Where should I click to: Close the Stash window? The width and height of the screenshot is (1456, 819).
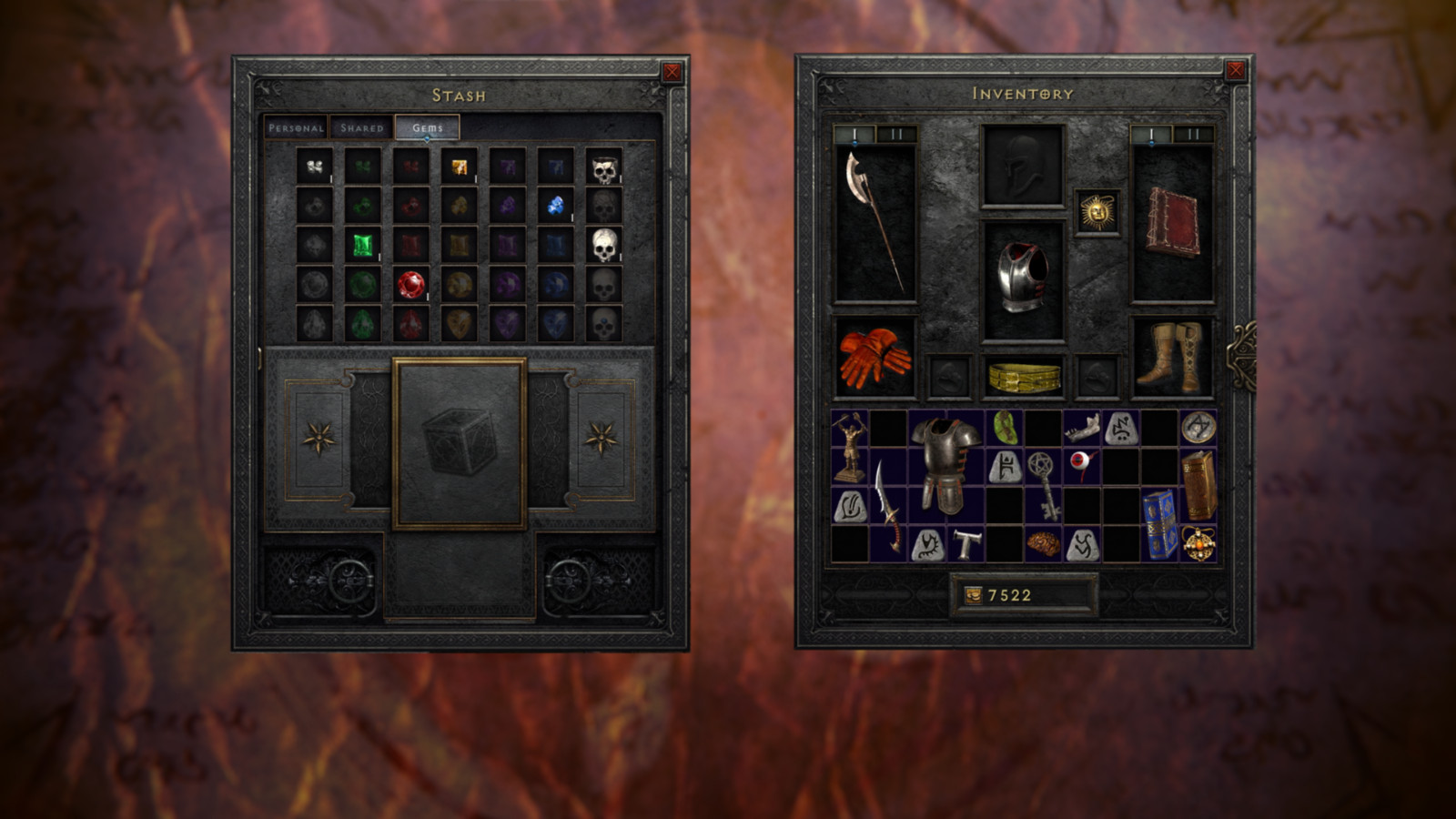(672, 72)
